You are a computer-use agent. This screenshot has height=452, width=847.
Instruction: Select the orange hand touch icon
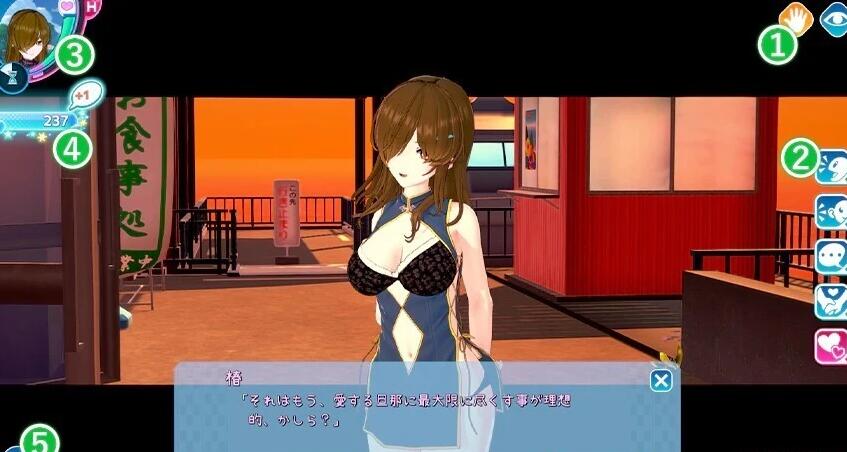(795, 16)
